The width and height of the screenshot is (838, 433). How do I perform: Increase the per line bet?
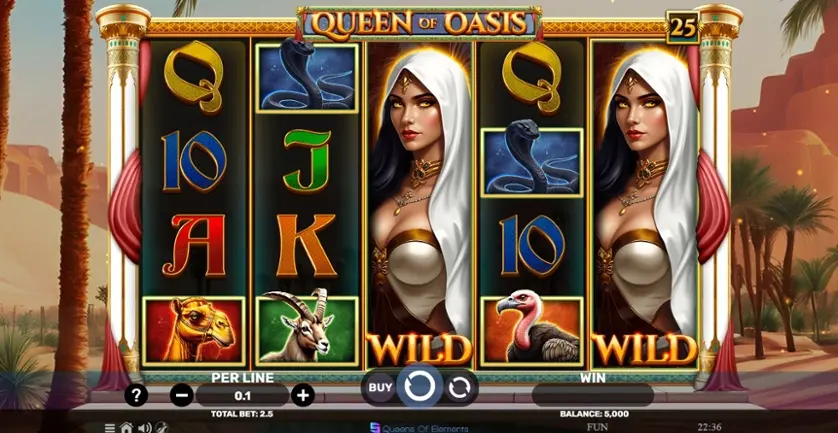302,395
